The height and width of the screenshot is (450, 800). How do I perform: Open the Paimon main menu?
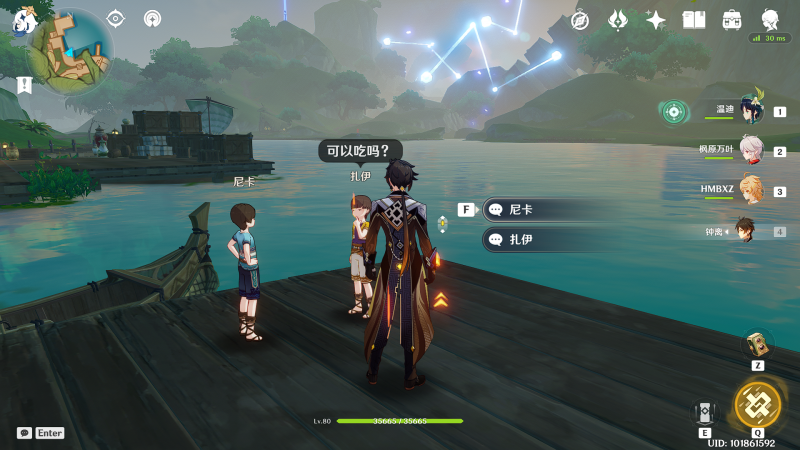pos(22,18)
